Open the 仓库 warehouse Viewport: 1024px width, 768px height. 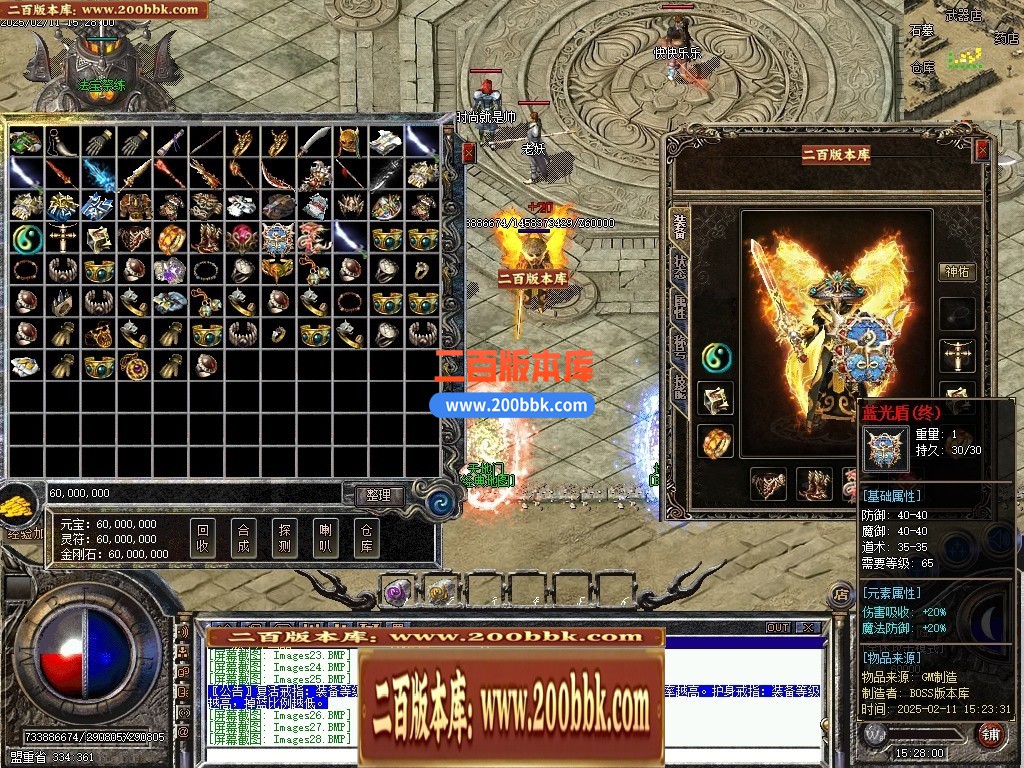366,539
